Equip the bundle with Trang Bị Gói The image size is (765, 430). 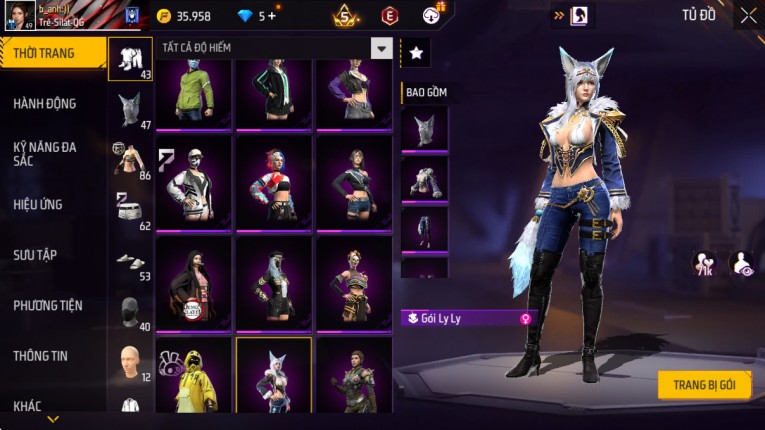coord(704,385)
